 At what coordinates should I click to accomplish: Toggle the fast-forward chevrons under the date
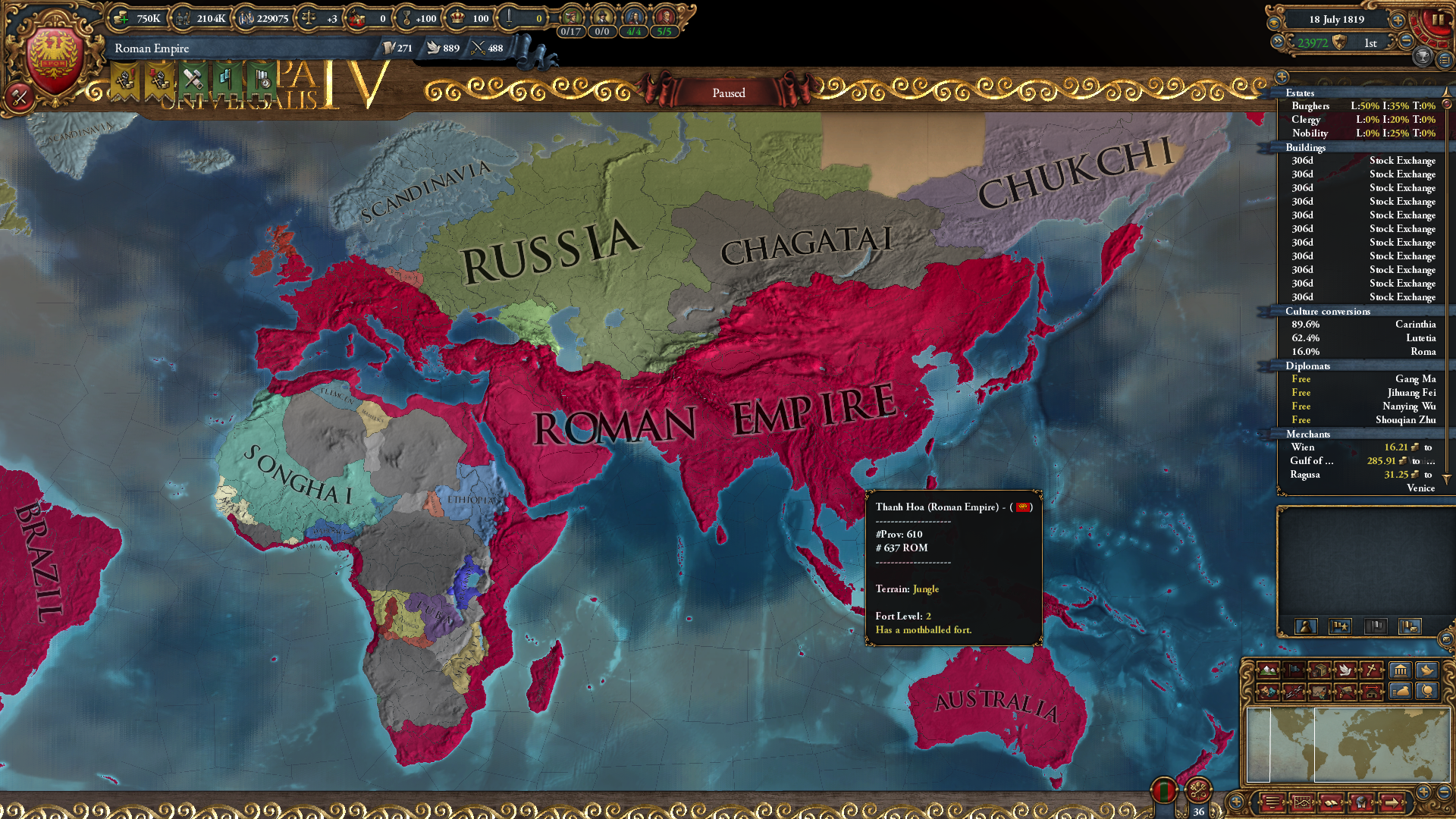click(x=1279, y=41)
